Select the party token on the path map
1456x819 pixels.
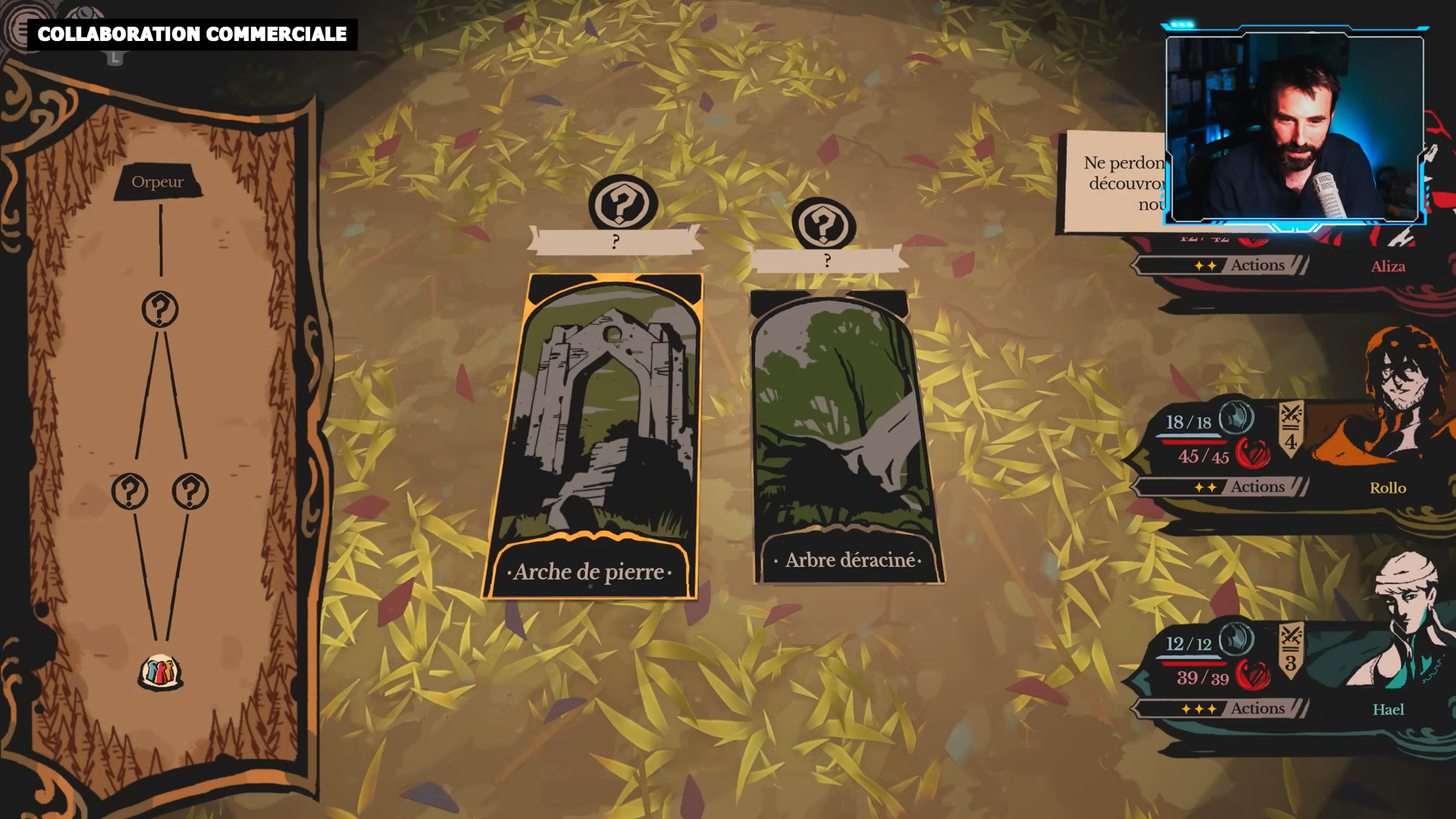pos(160,672)
